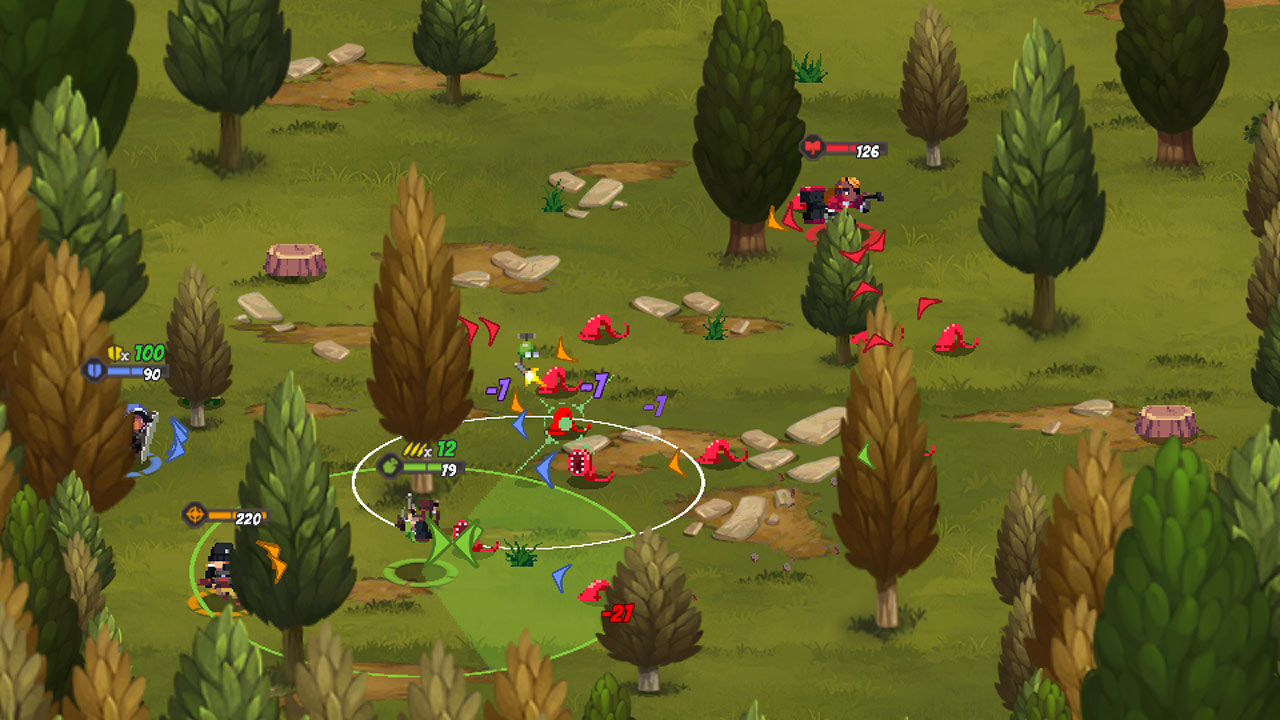This screenshot has width=1280, height=720.
Task: Click the red axe emblem on the 126 boss bar
Action: [812, 147]
